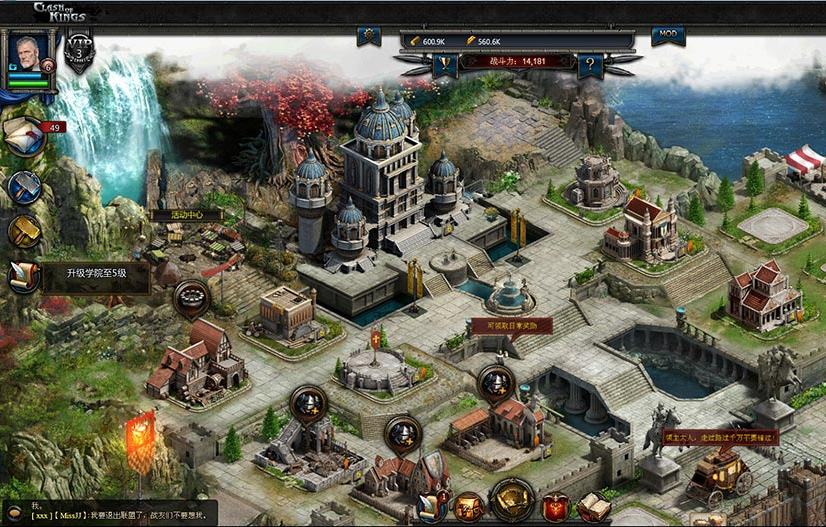Open the question mark help button

(591, 65)
